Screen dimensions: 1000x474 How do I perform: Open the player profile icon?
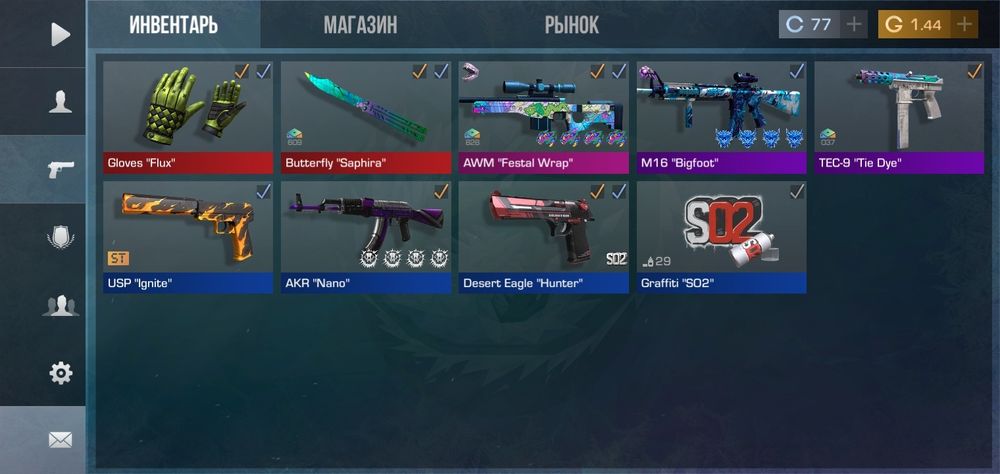pos(60,101)
